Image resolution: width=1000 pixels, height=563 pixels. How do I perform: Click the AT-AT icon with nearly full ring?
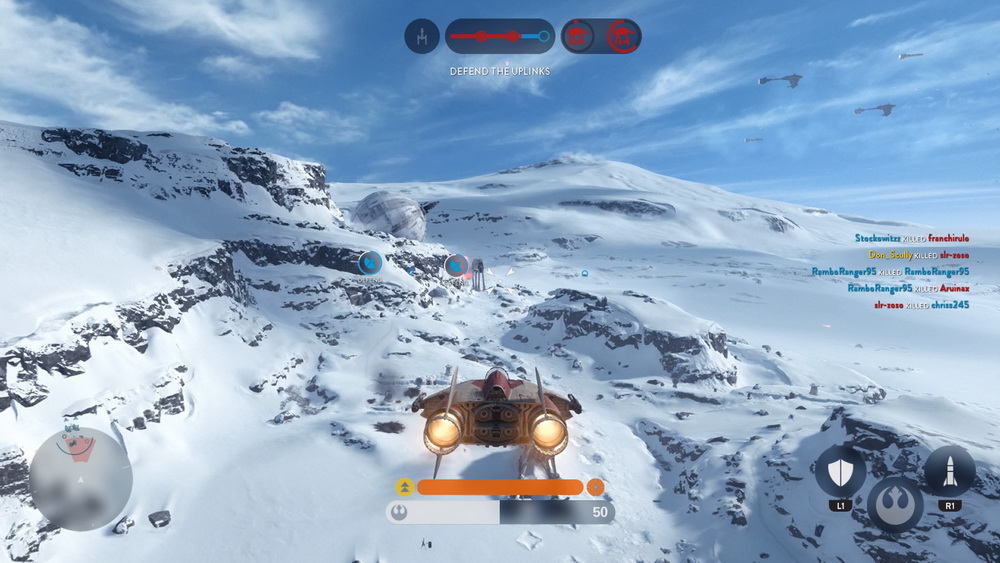point(624,37)
